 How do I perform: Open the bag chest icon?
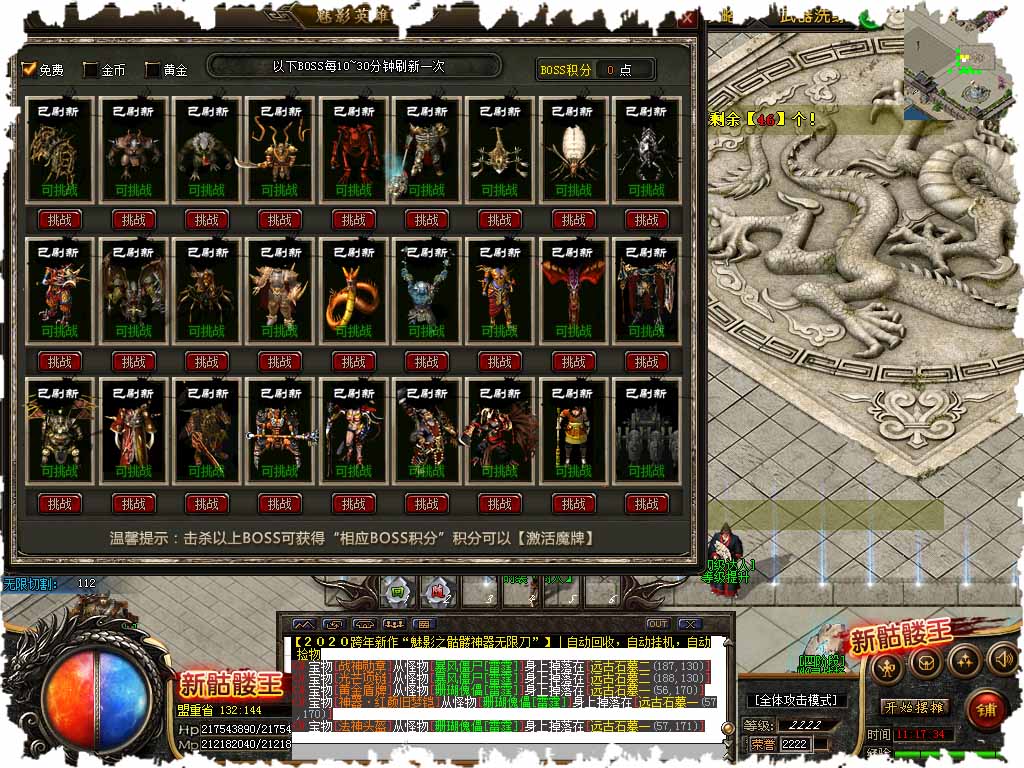point(924,661)
